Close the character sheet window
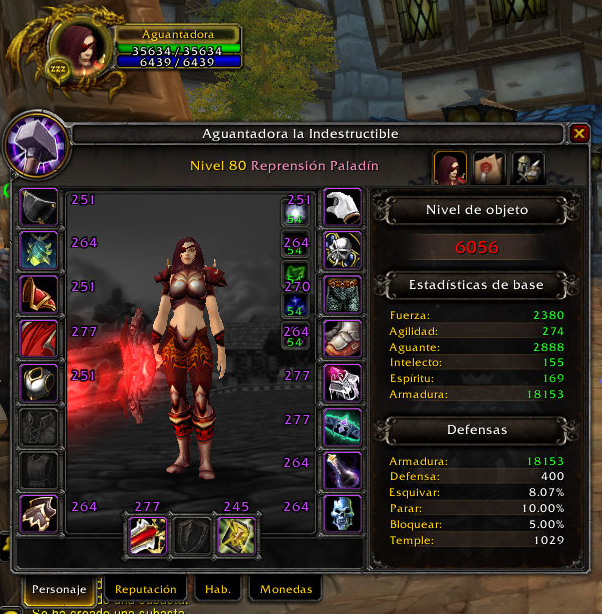 (579, 133)
